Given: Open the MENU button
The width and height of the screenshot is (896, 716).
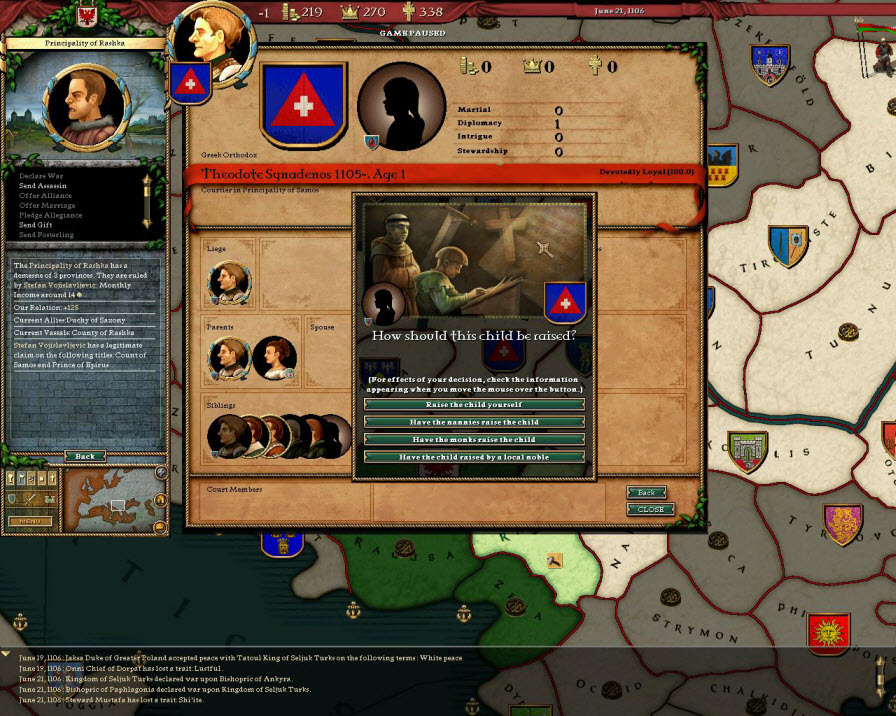Looking at the screenshot, I should click(x=29, y=521).
